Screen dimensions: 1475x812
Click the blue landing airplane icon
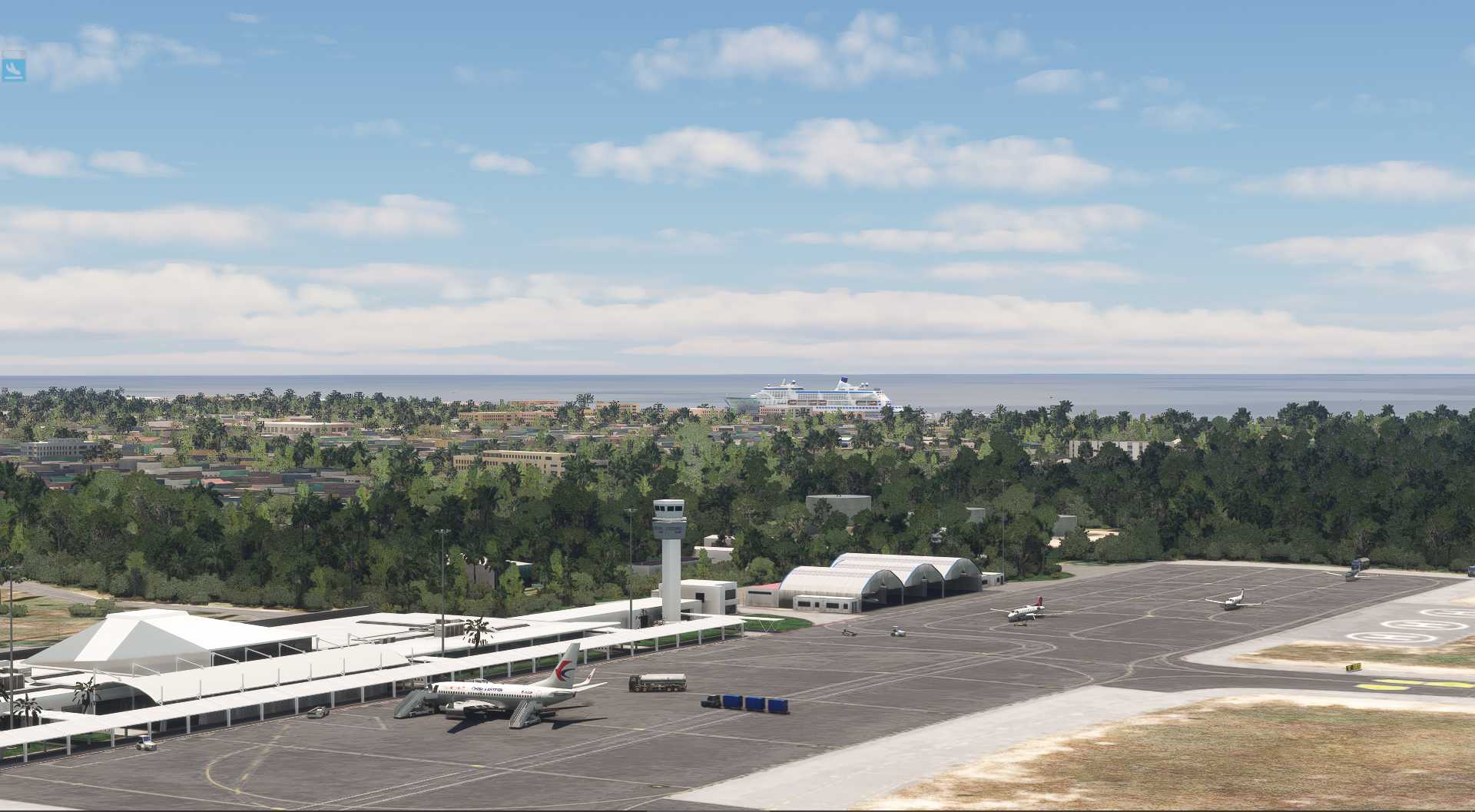pos(14,68)
